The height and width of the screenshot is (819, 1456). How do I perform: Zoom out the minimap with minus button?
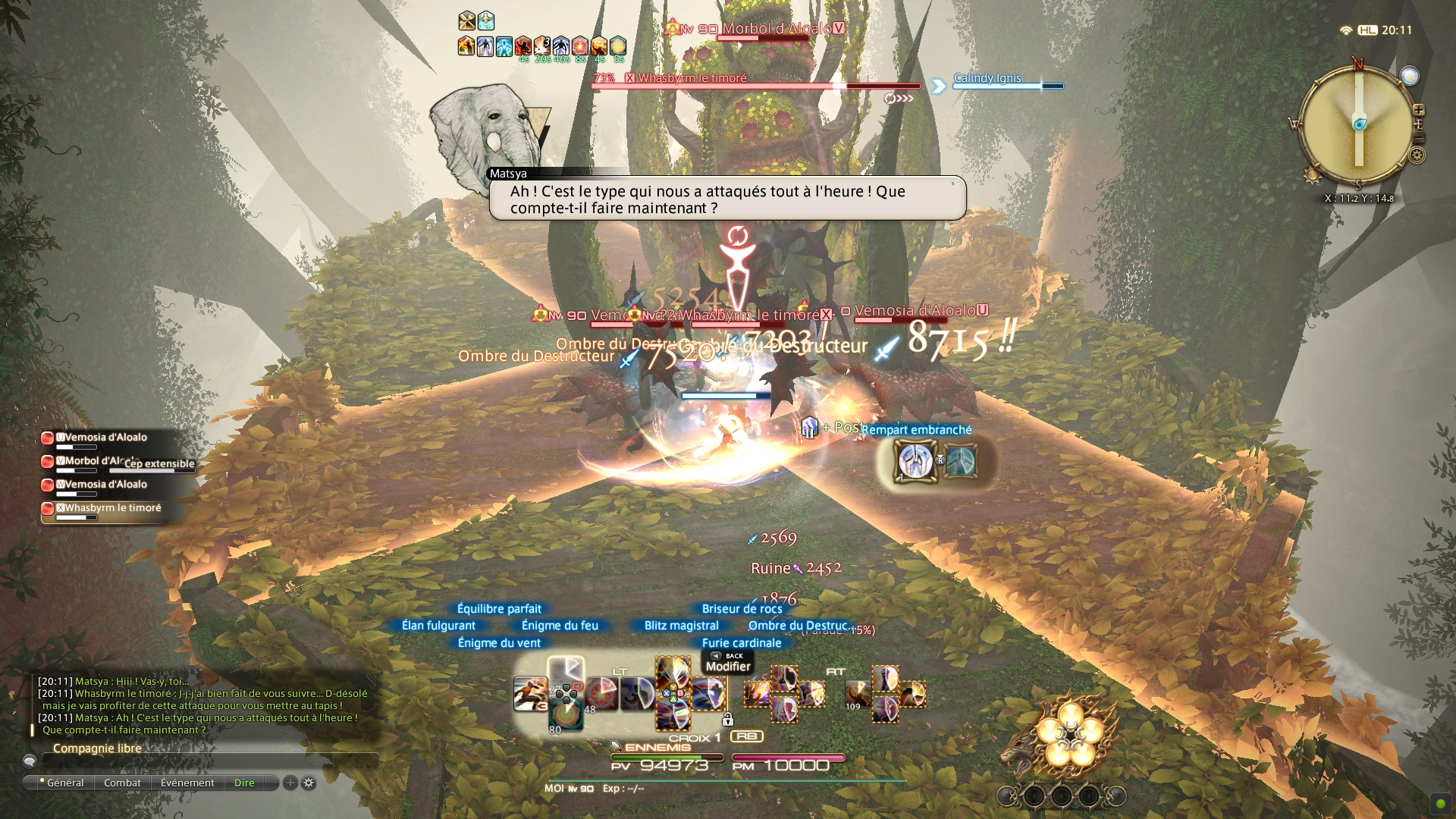coord(1418,139)
